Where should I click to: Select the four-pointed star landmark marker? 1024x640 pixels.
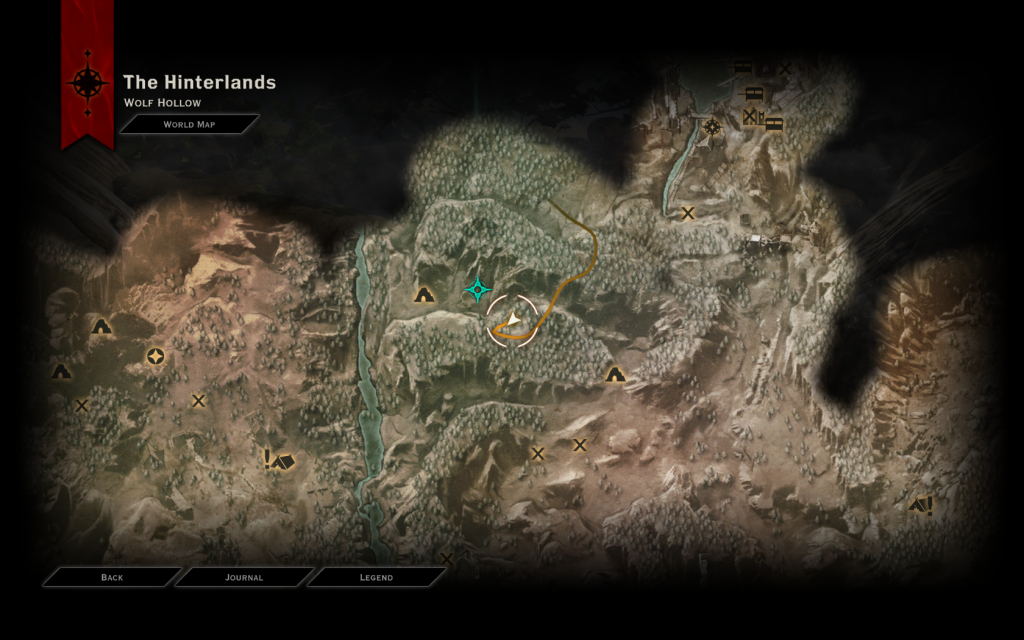(x=155, y=356)
